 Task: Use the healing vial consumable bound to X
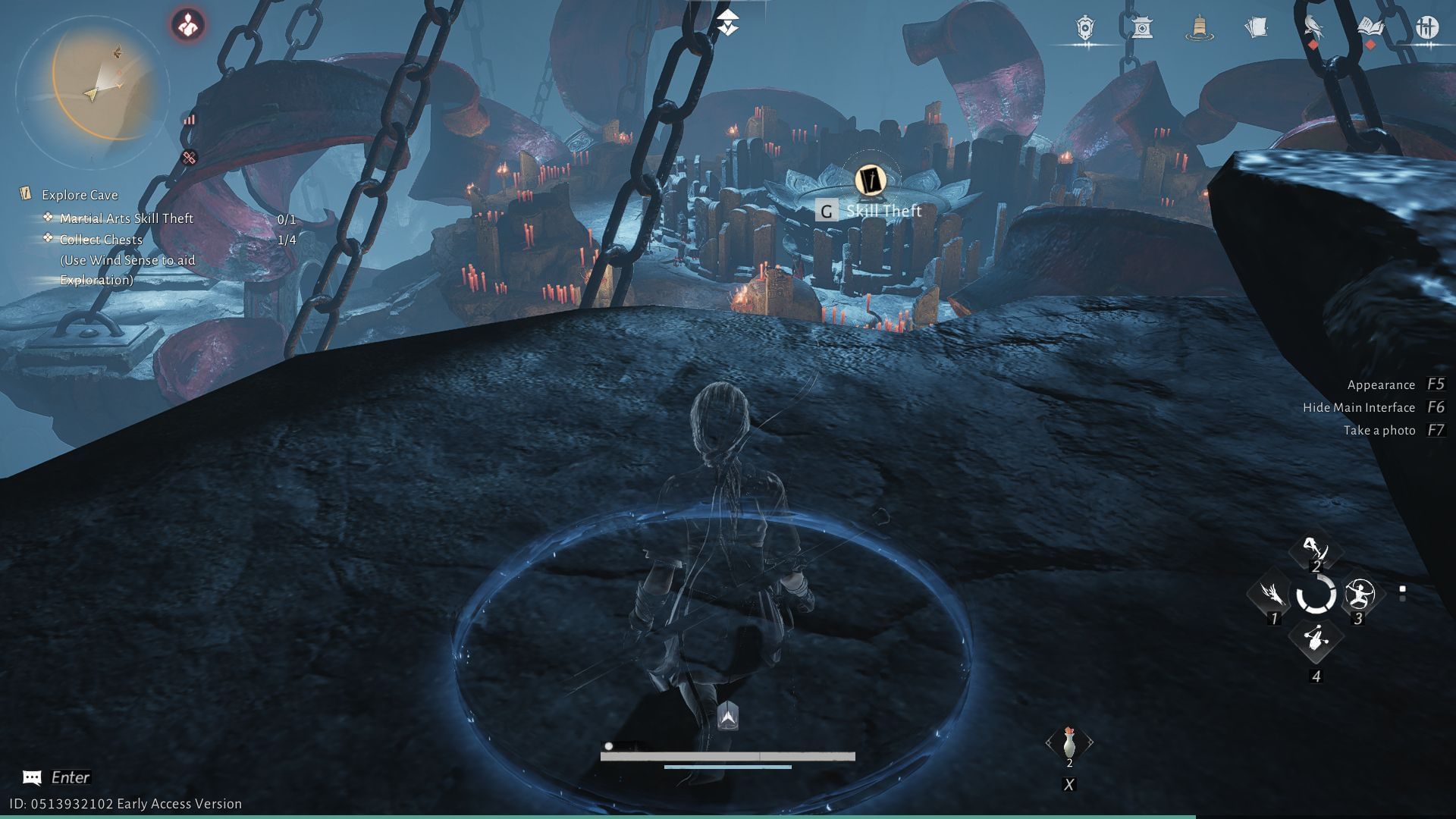(x=1070, y=744)
